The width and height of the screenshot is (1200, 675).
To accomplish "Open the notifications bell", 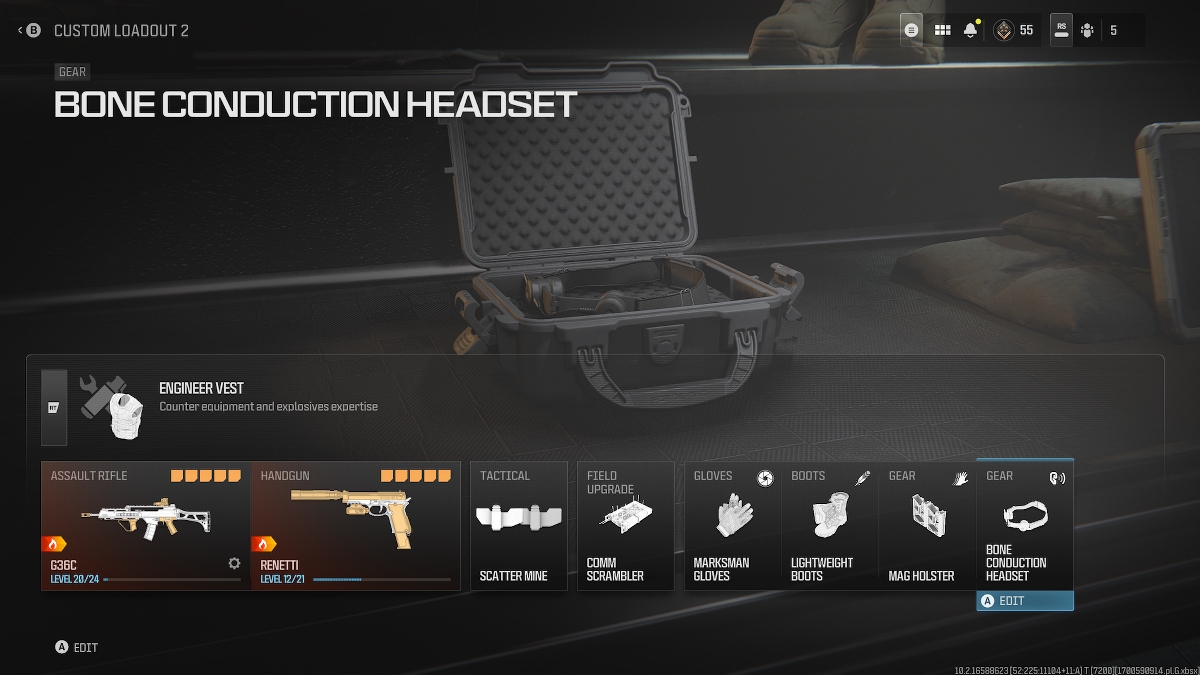I will click(970, 31).
